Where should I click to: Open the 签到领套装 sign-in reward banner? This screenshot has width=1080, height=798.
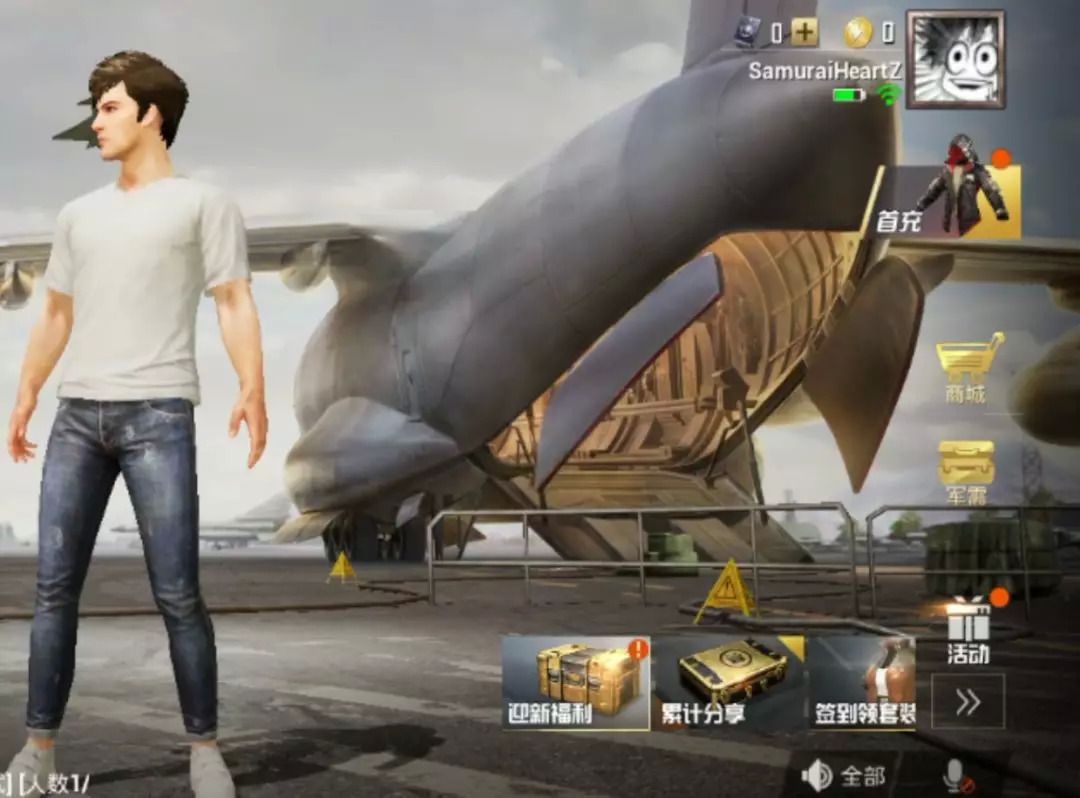coord(862,682)
